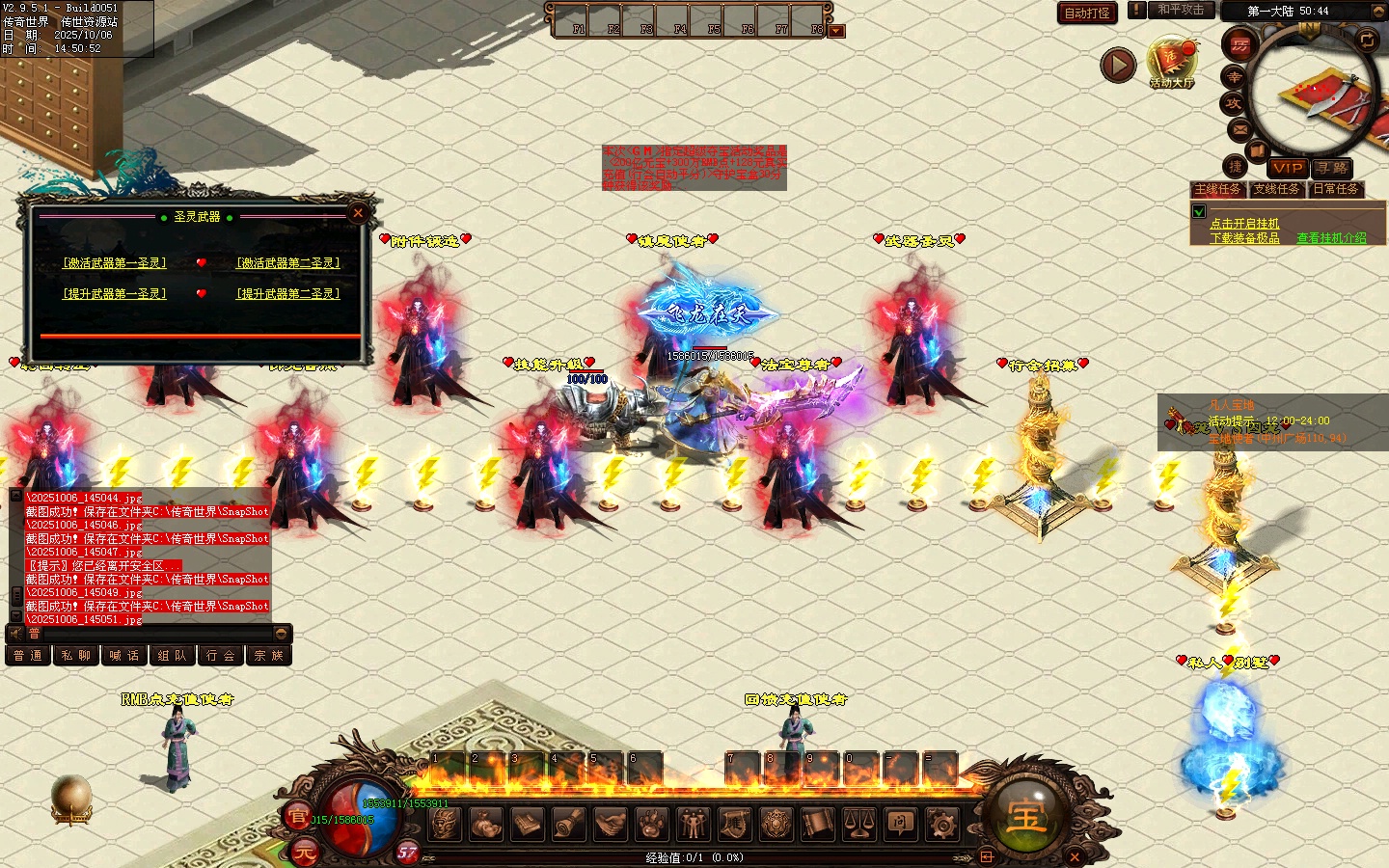Select the 私聊 private chat channel
Screen dimensions: 1389x868
tap(76, 656)
